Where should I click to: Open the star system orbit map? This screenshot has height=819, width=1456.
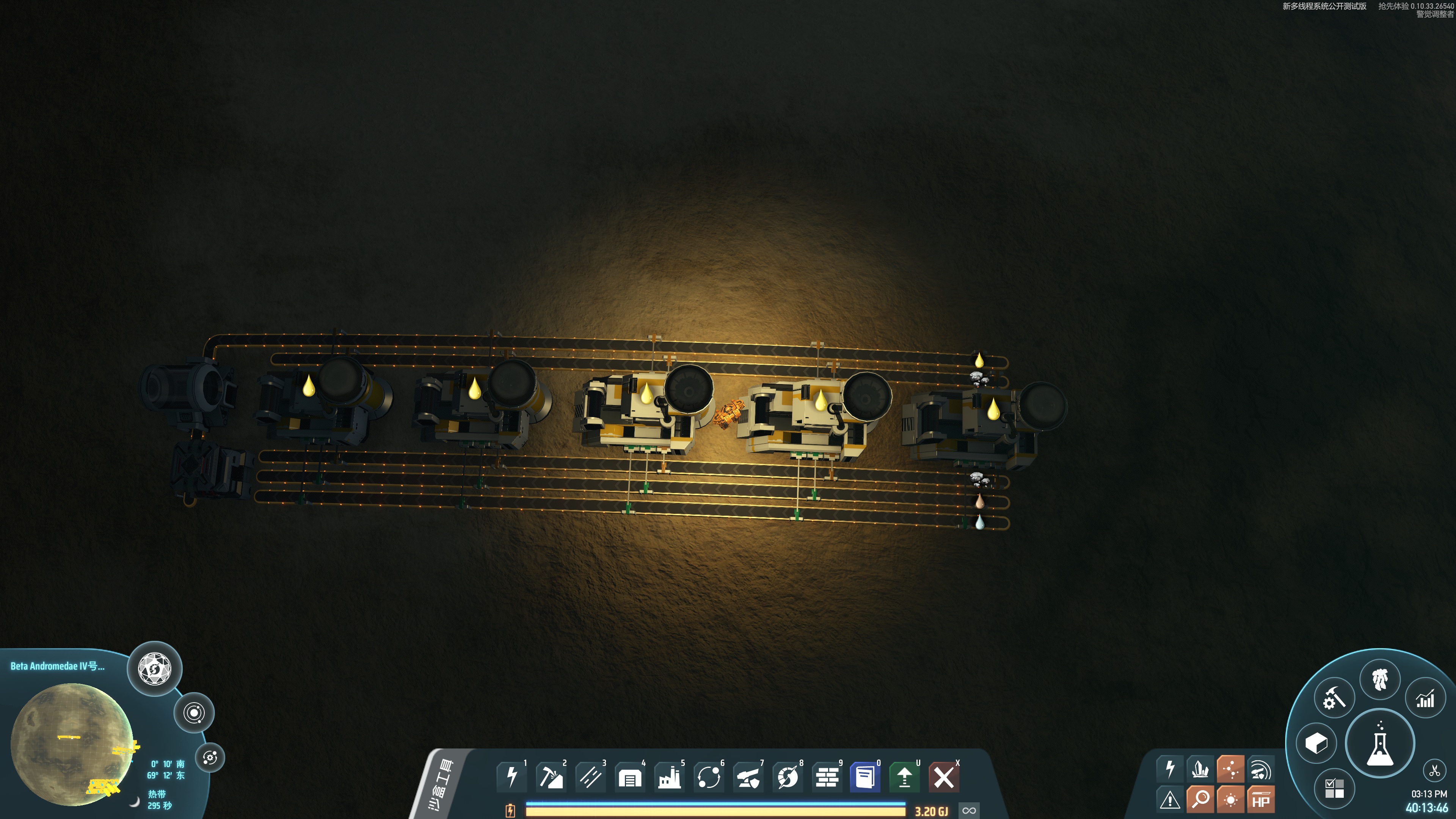(194, 713)
